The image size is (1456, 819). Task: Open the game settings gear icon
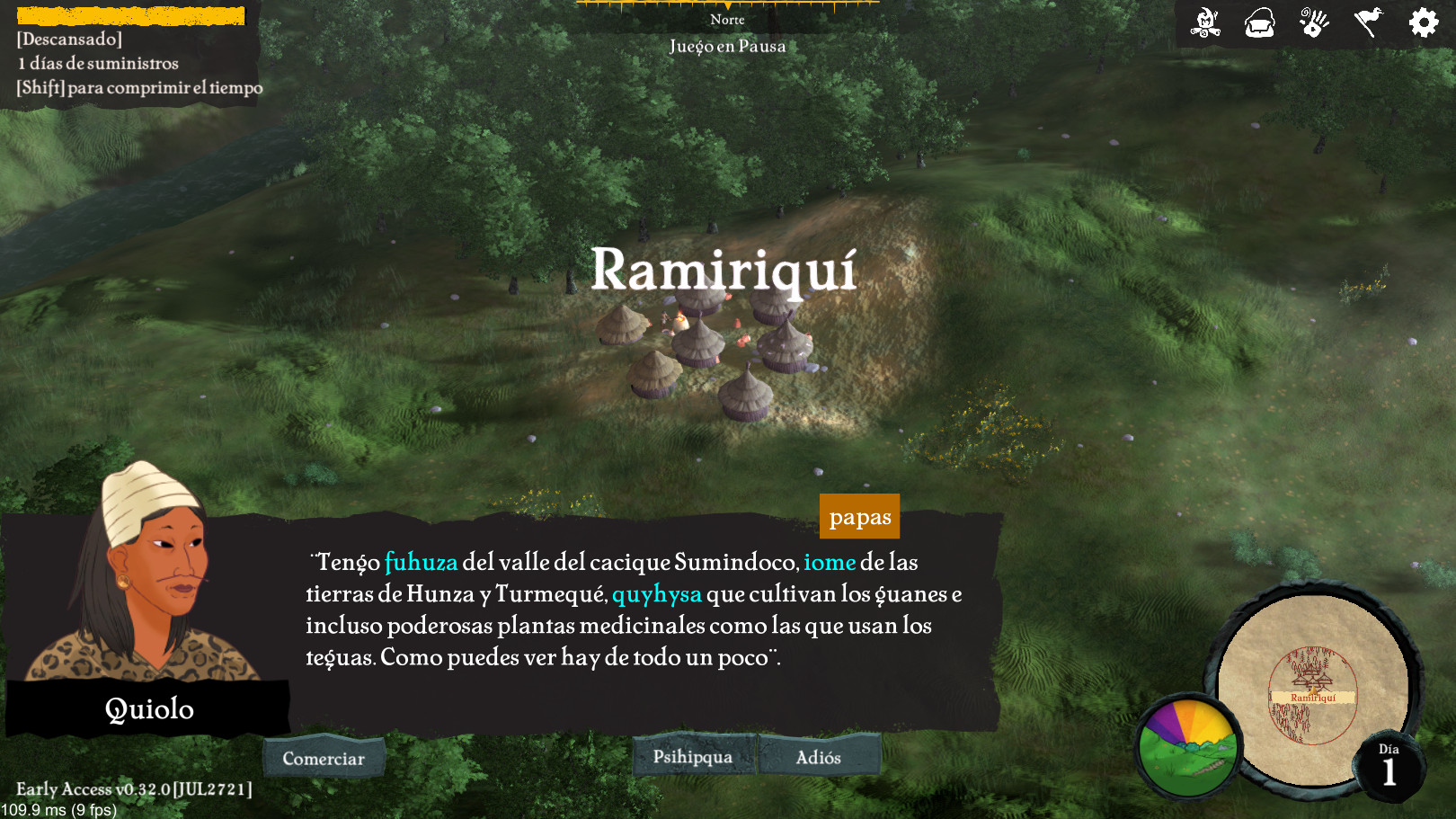[x=1423, y=22]
